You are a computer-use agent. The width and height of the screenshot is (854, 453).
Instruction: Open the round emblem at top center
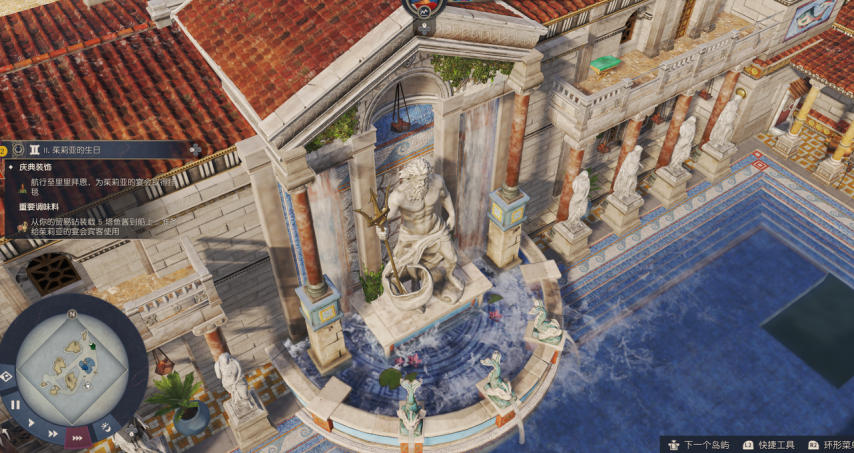[x=425, y=8]
